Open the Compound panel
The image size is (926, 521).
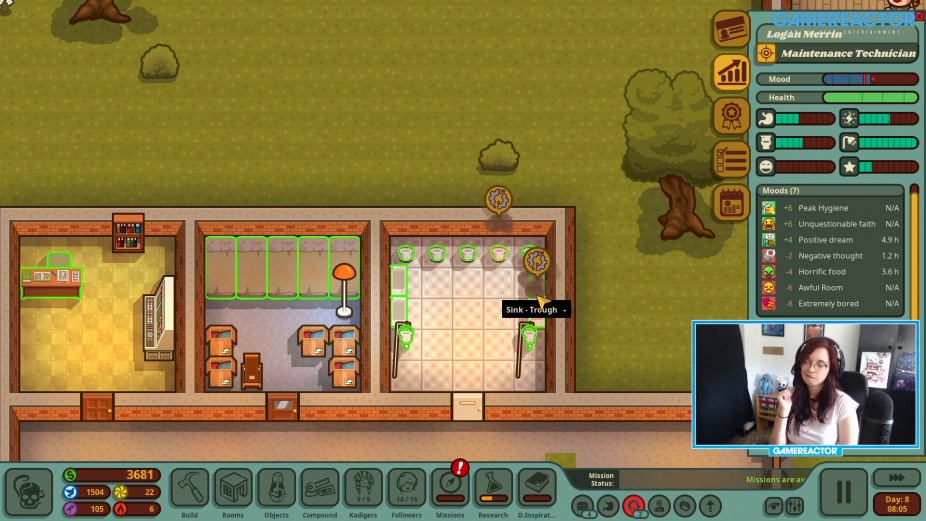pos(320,489)
